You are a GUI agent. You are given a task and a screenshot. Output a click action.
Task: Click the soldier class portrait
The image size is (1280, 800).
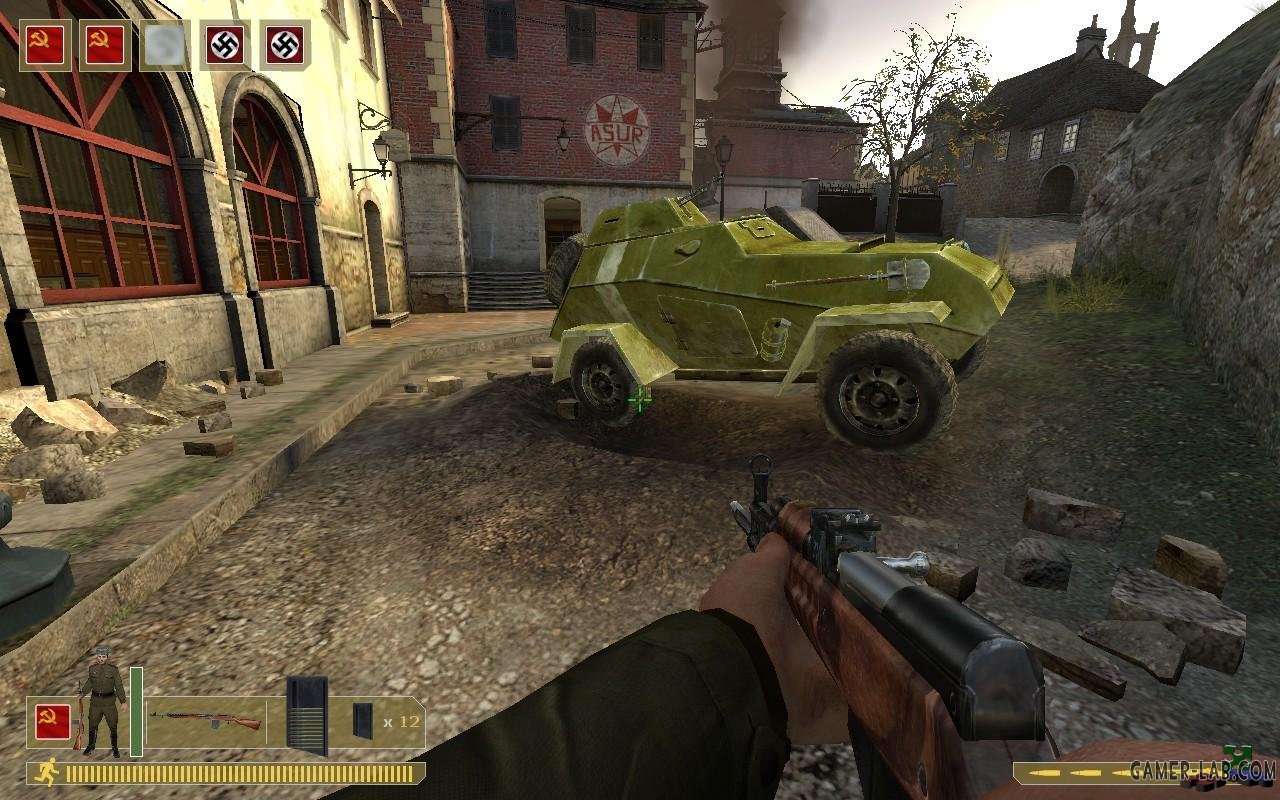(x=103, y=705)
